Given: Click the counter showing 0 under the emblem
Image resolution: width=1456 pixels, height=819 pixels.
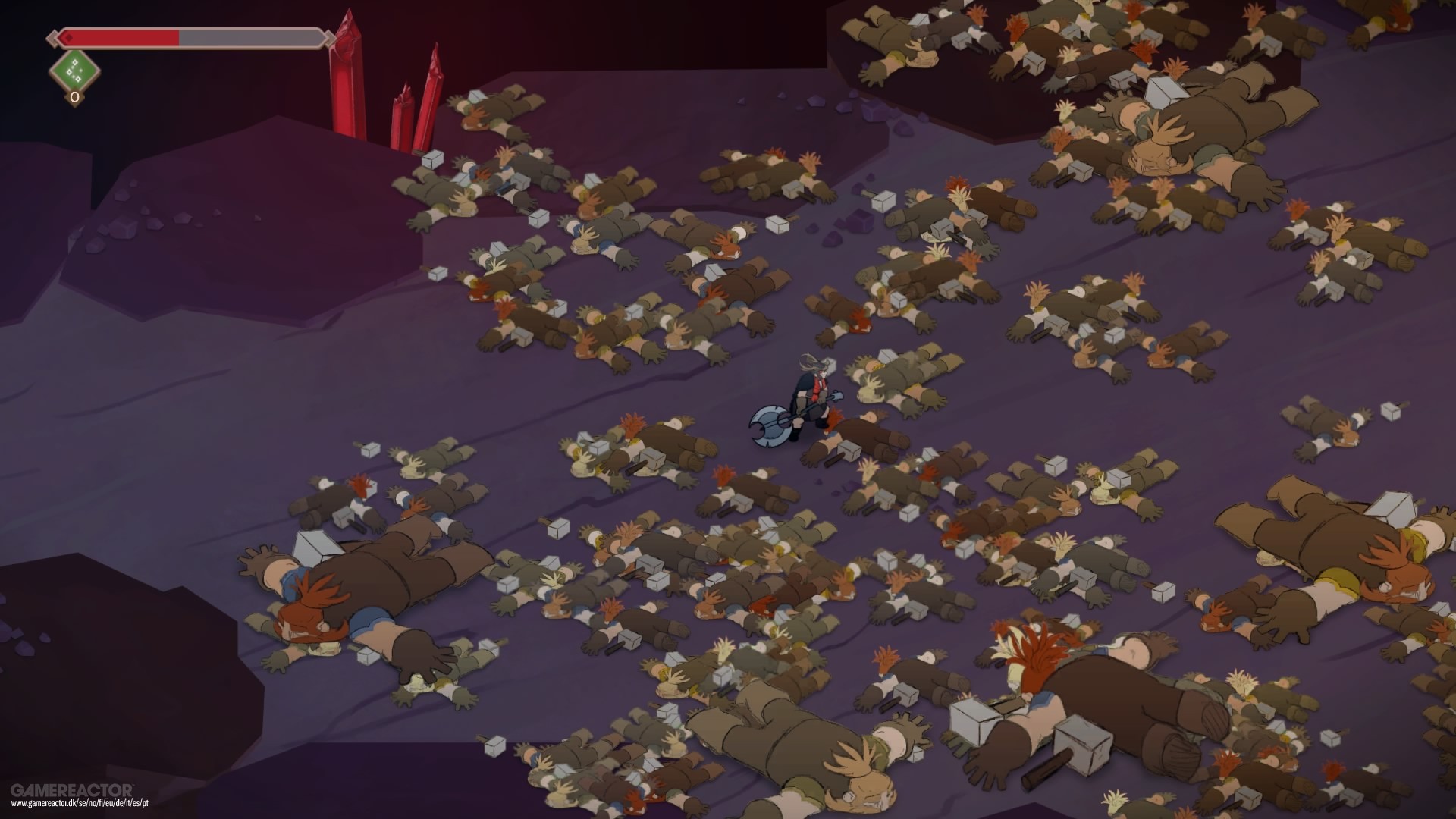Looking at the screenshot, I should click(74, 97).
